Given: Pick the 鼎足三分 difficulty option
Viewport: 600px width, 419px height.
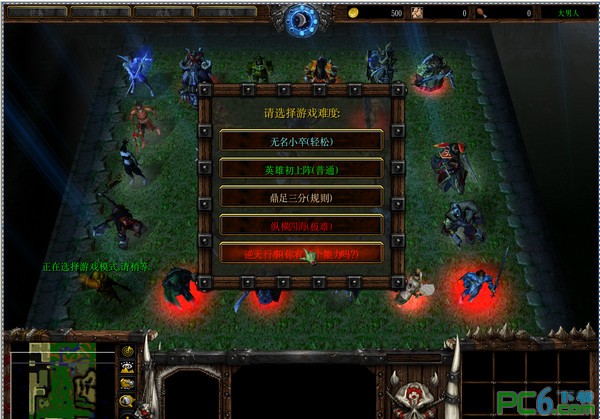Looking at the screenshot, I should 300,197.
